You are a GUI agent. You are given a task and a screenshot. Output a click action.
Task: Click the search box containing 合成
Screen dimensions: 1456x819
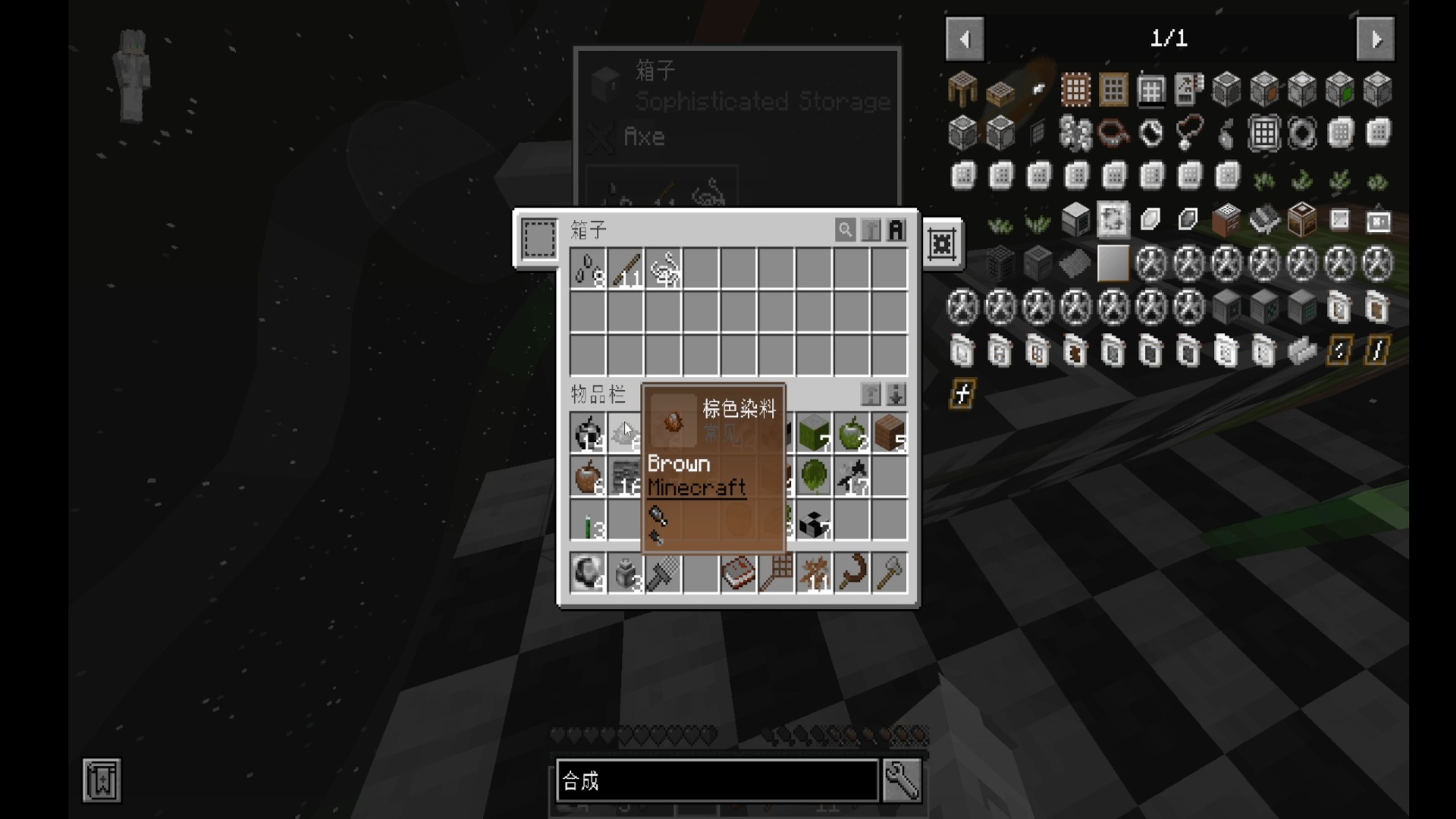click(717, 780)
